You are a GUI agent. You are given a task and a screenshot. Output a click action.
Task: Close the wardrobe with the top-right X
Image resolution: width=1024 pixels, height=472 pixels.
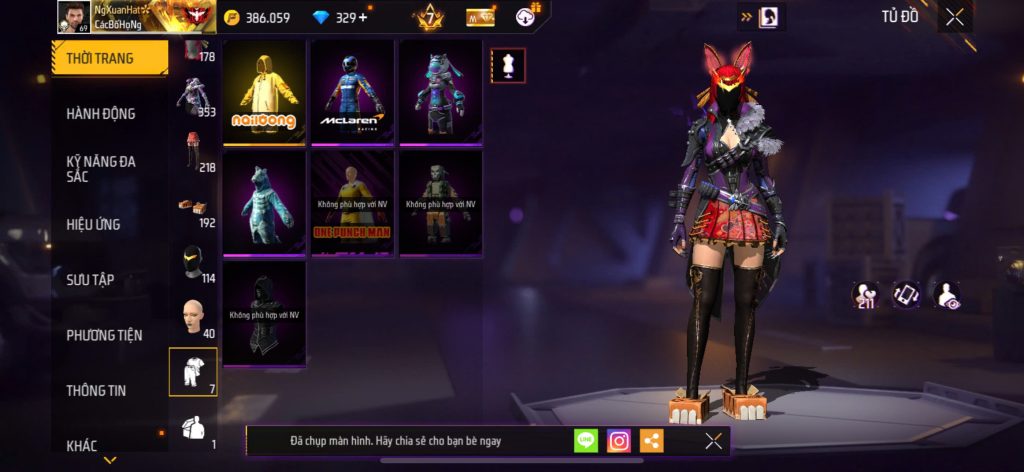click(x=955, y=17)
